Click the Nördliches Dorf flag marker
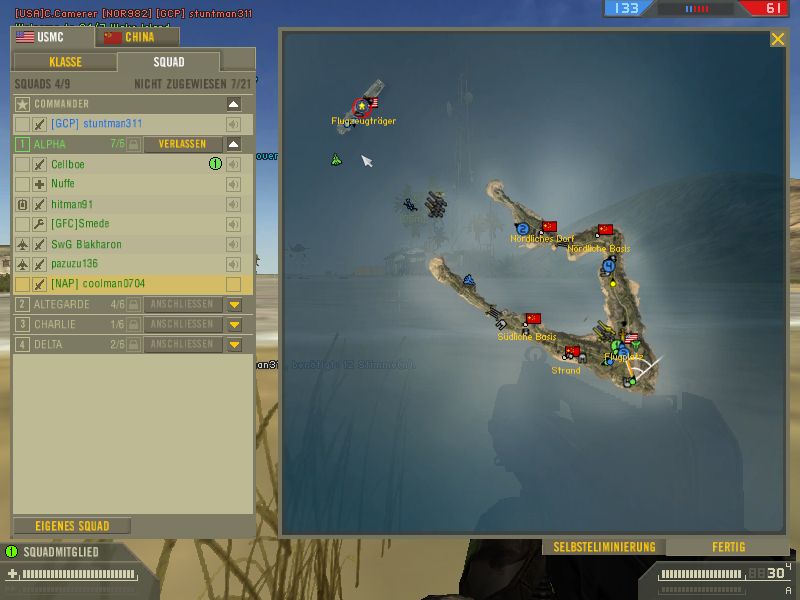 click(x=548, y=227)
